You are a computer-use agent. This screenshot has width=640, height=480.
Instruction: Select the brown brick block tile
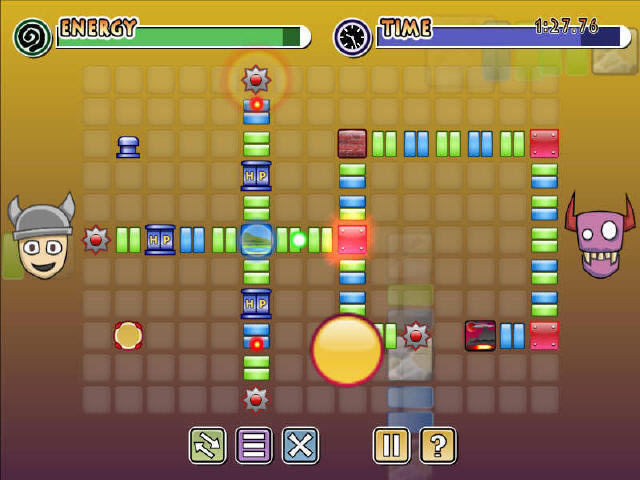[352, 143]
